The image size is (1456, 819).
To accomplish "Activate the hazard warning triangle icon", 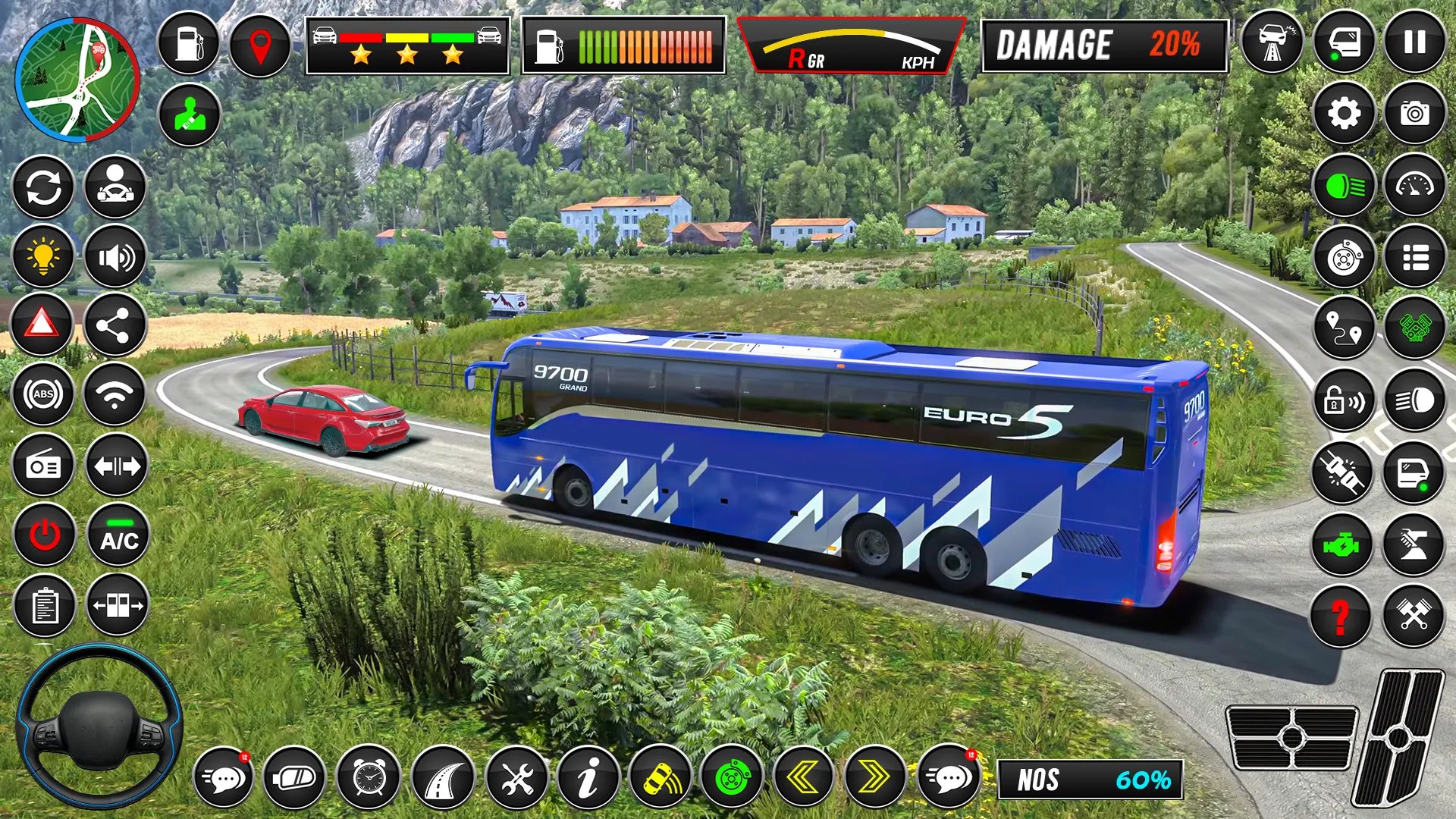I will (44, 325).
